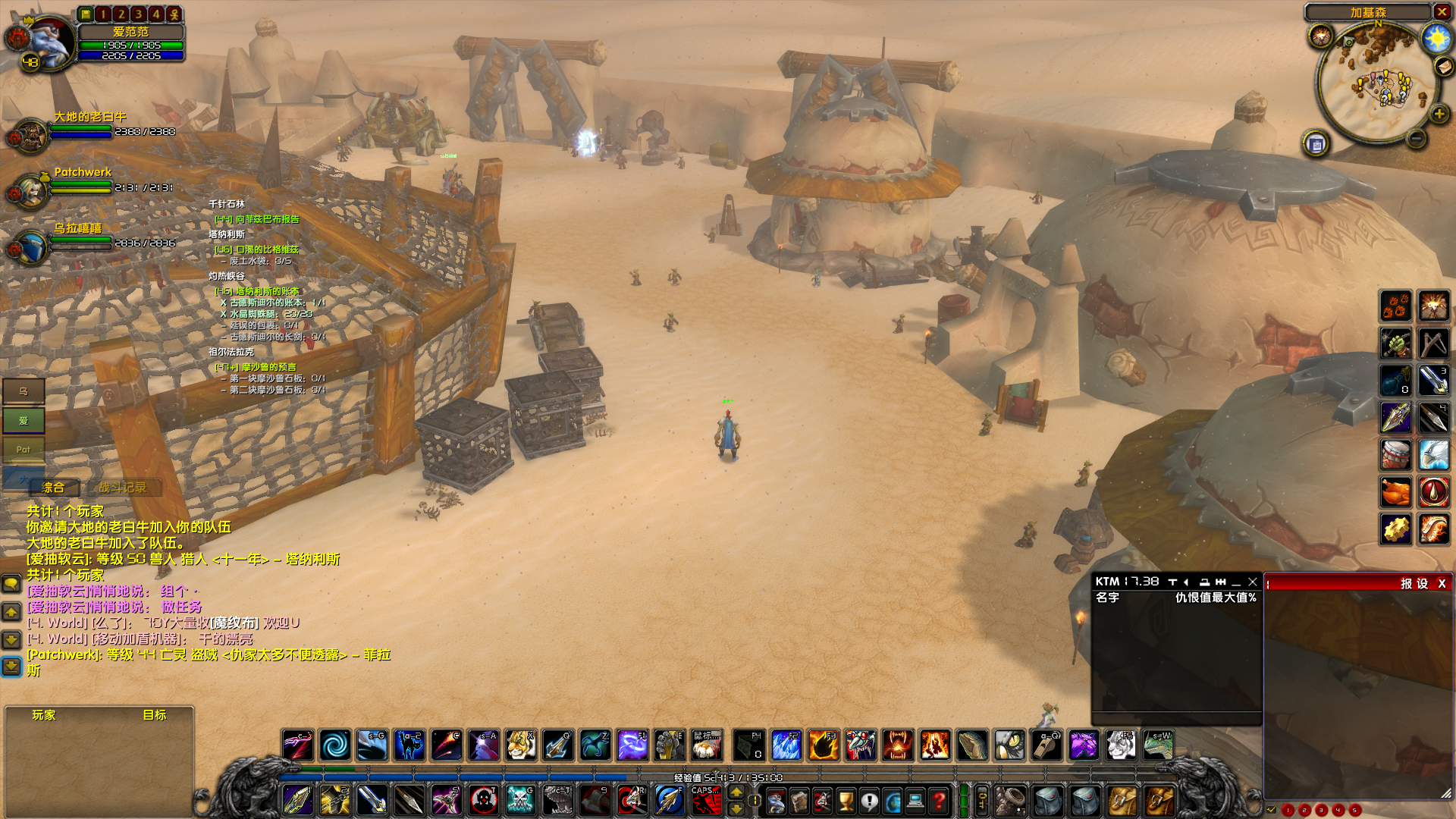Image resolution: width=1456 pixels, height=819 pixels.
Task: Click the minimap zoom-in plus button
Action: 1439,115
